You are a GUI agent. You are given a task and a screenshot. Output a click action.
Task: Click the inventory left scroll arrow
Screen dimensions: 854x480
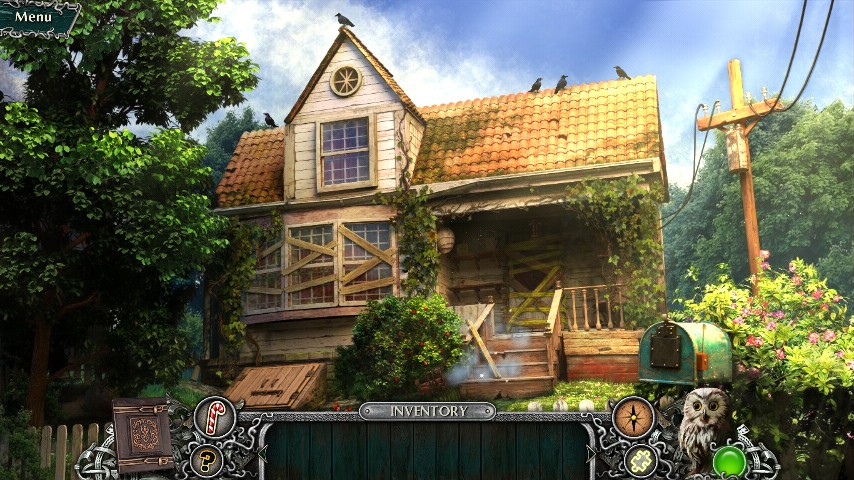tap(263, 452)
